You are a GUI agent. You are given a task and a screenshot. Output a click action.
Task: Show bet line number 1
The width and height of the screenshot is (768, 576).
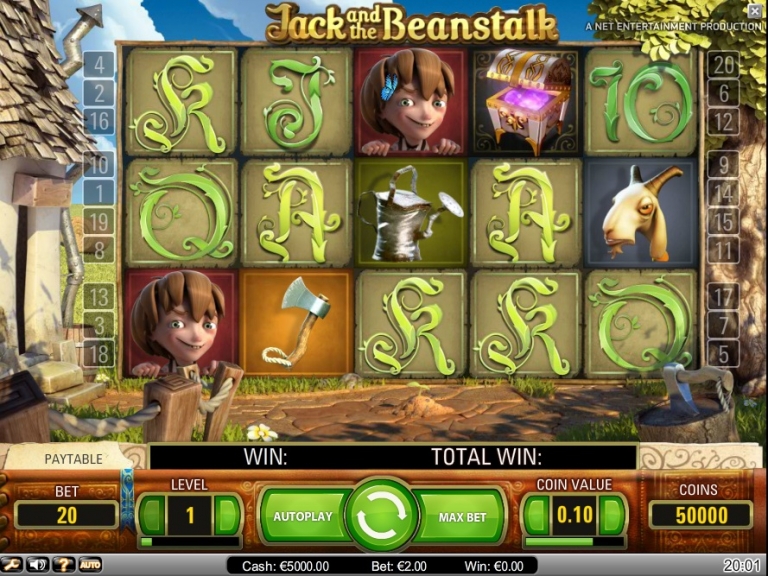[99, 193]
